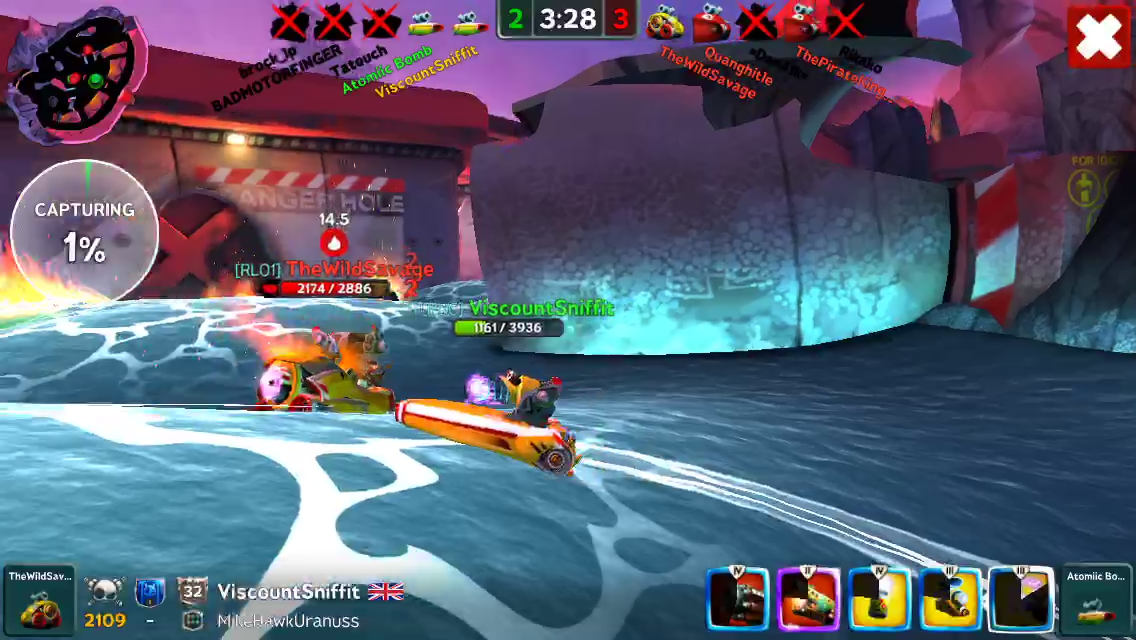
Task: Select the first red cannon weapon slot
Action: pyautogui.click(x=738, y=600)
